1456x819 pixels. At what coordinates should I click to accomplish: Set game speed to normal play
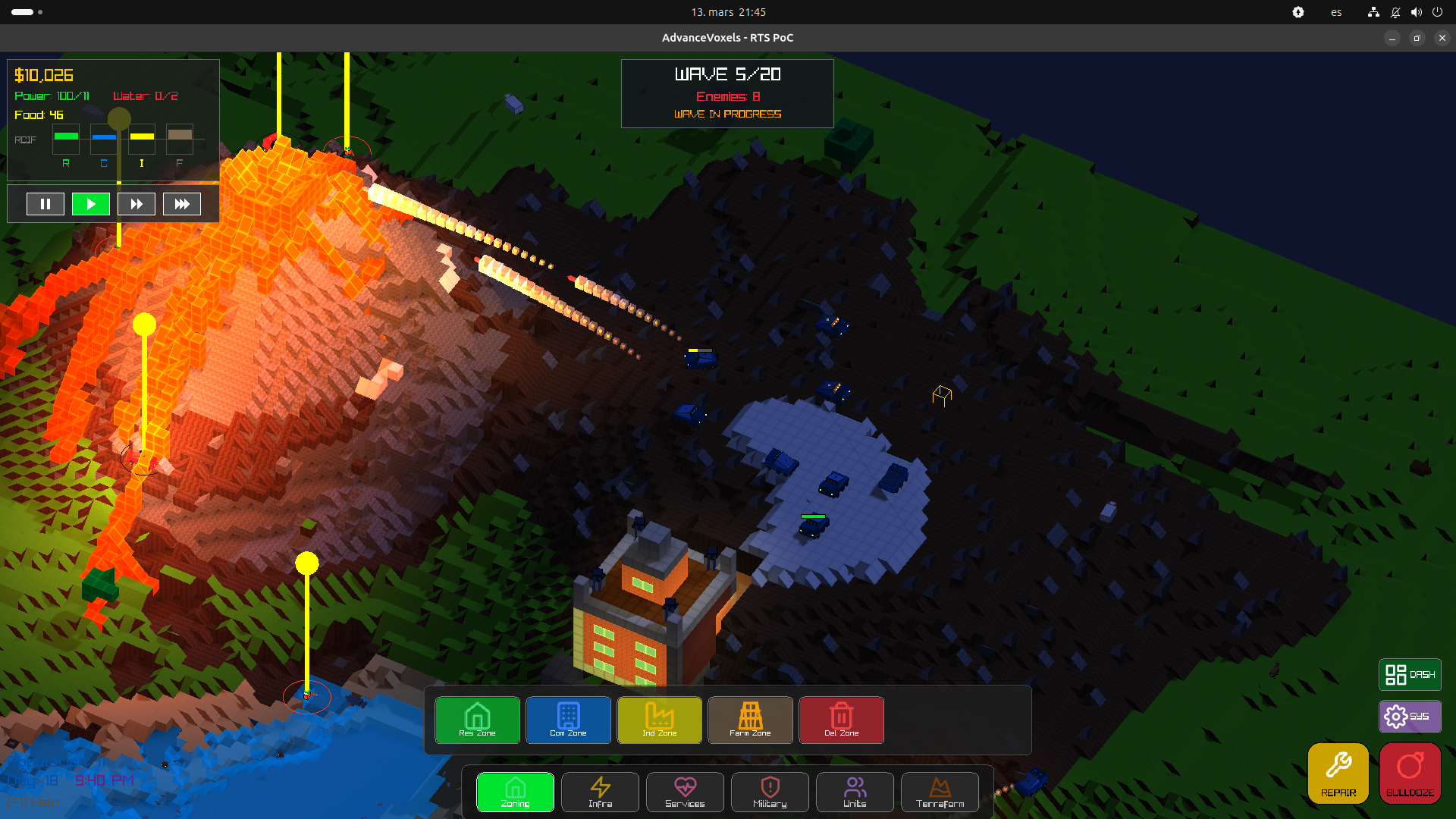(91, 204)
